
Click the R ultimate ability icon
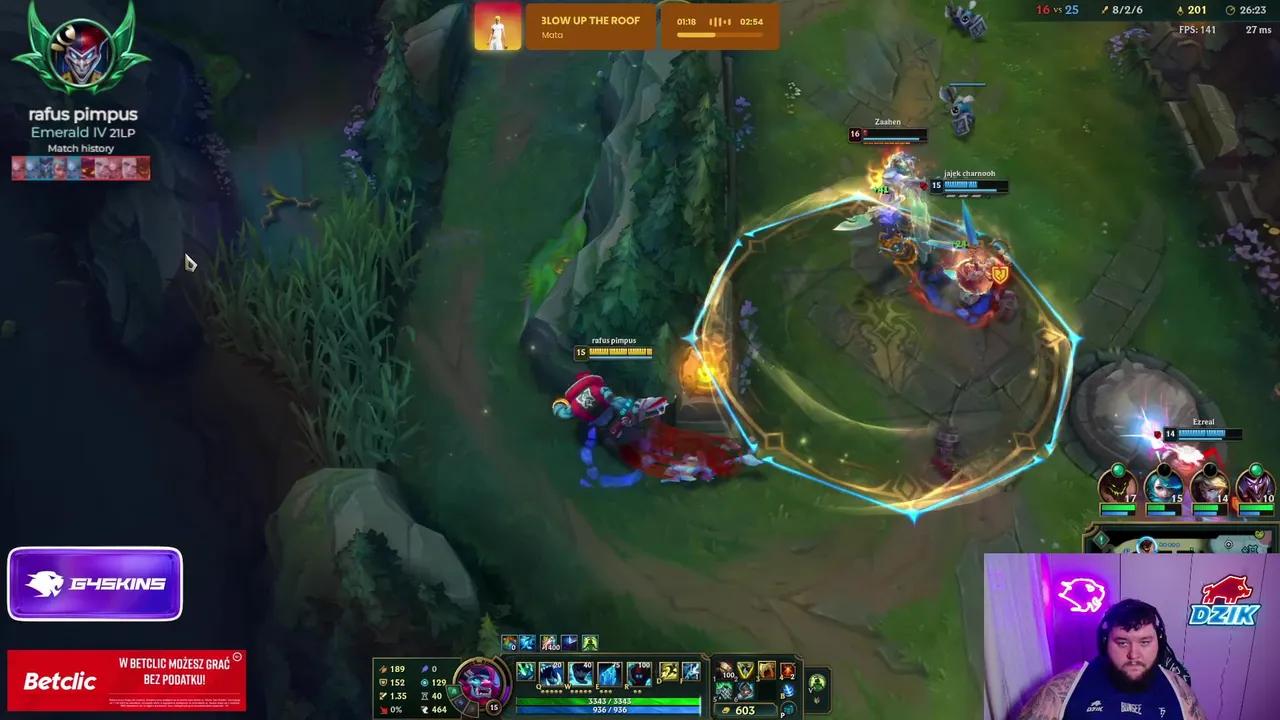[636, 673]
